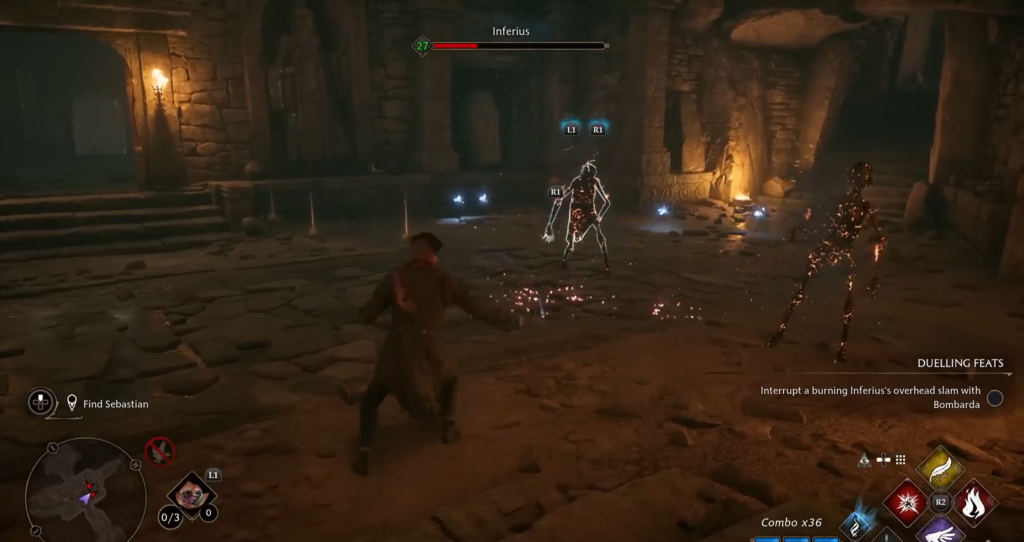1024x542 pixels.
Task: Choose the purple hand spell slot
Action: 940,530
